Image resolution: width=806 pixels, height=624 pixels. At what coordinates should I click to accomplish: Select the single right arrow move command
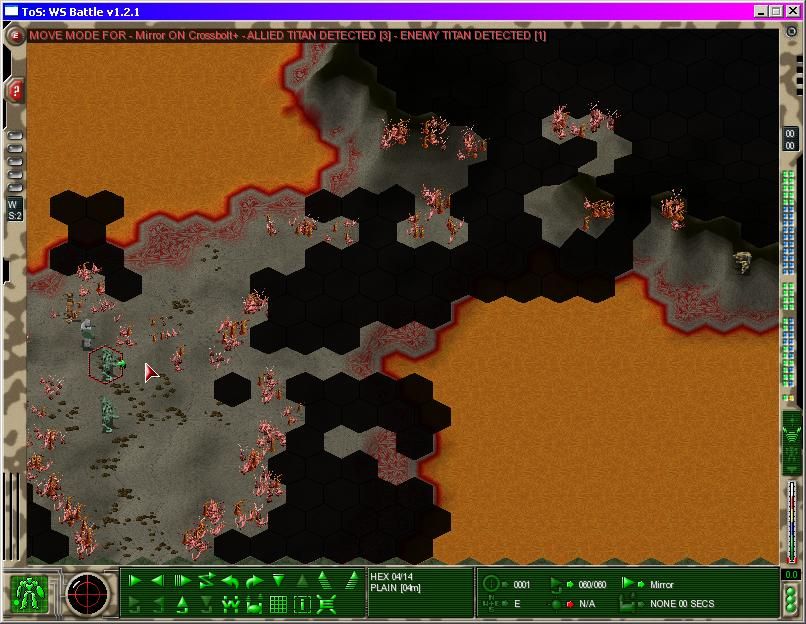[x=135, y=581]
